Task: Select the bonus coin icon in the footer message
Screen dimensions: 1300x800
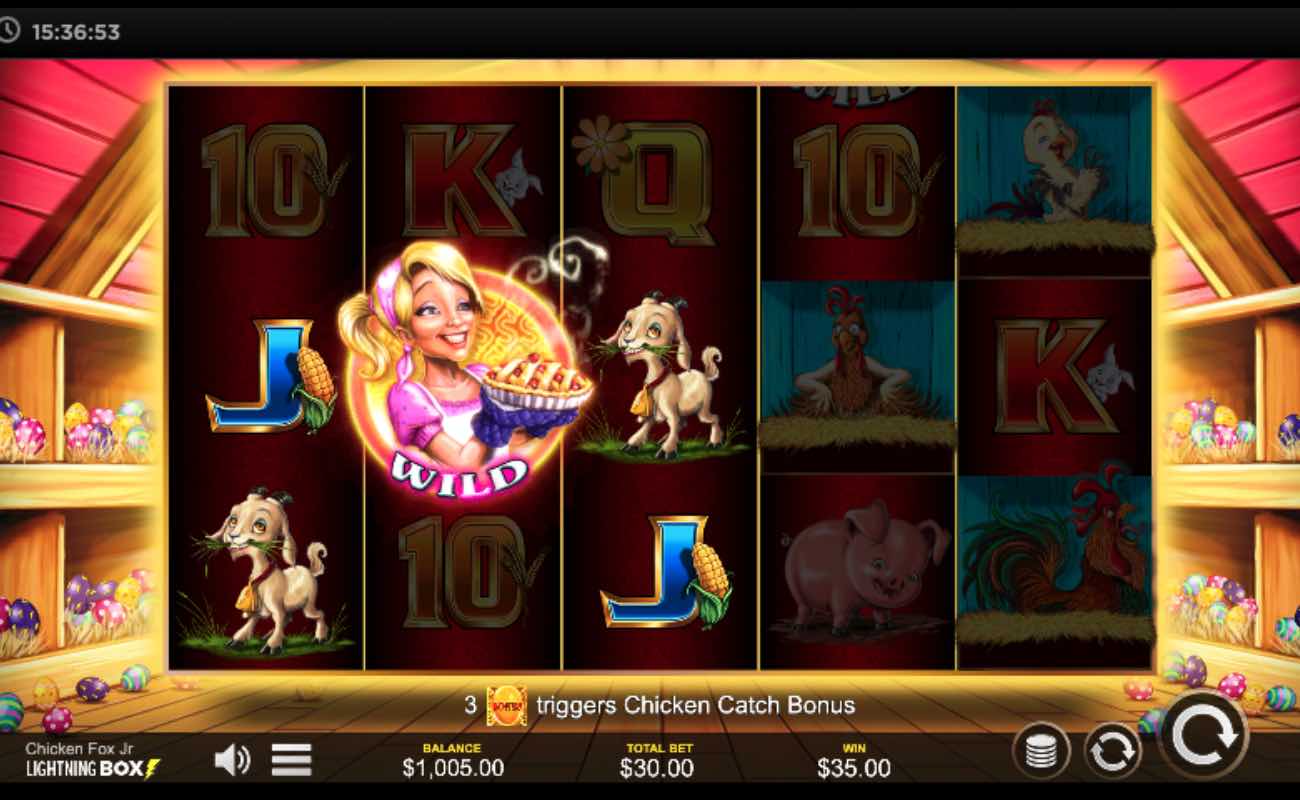Action: (508, 705)
